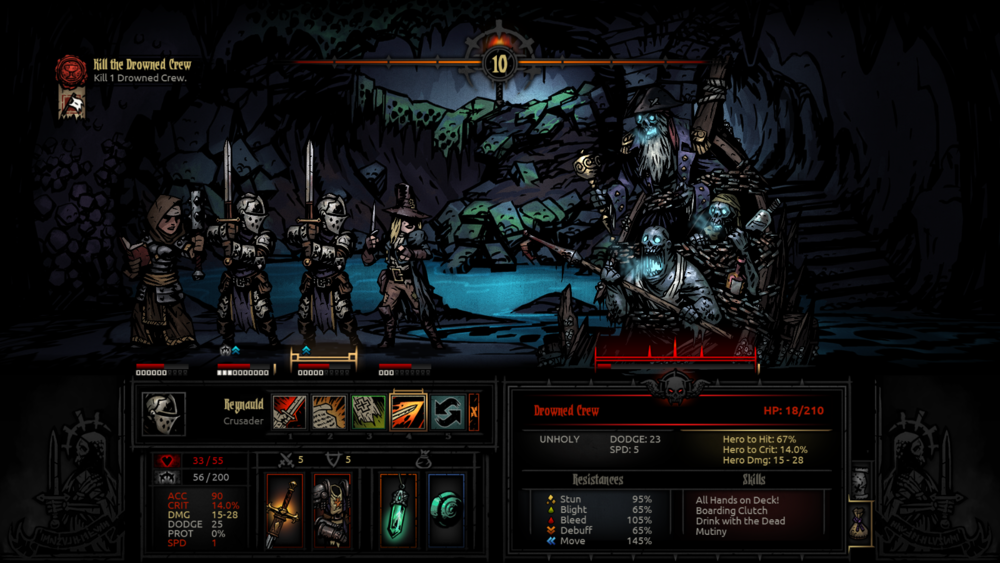Open the Kill the Drowned Crew quest tracker
Image resolution: width=1000 pixels, height=563 pixels.
[x=71, y=71]
